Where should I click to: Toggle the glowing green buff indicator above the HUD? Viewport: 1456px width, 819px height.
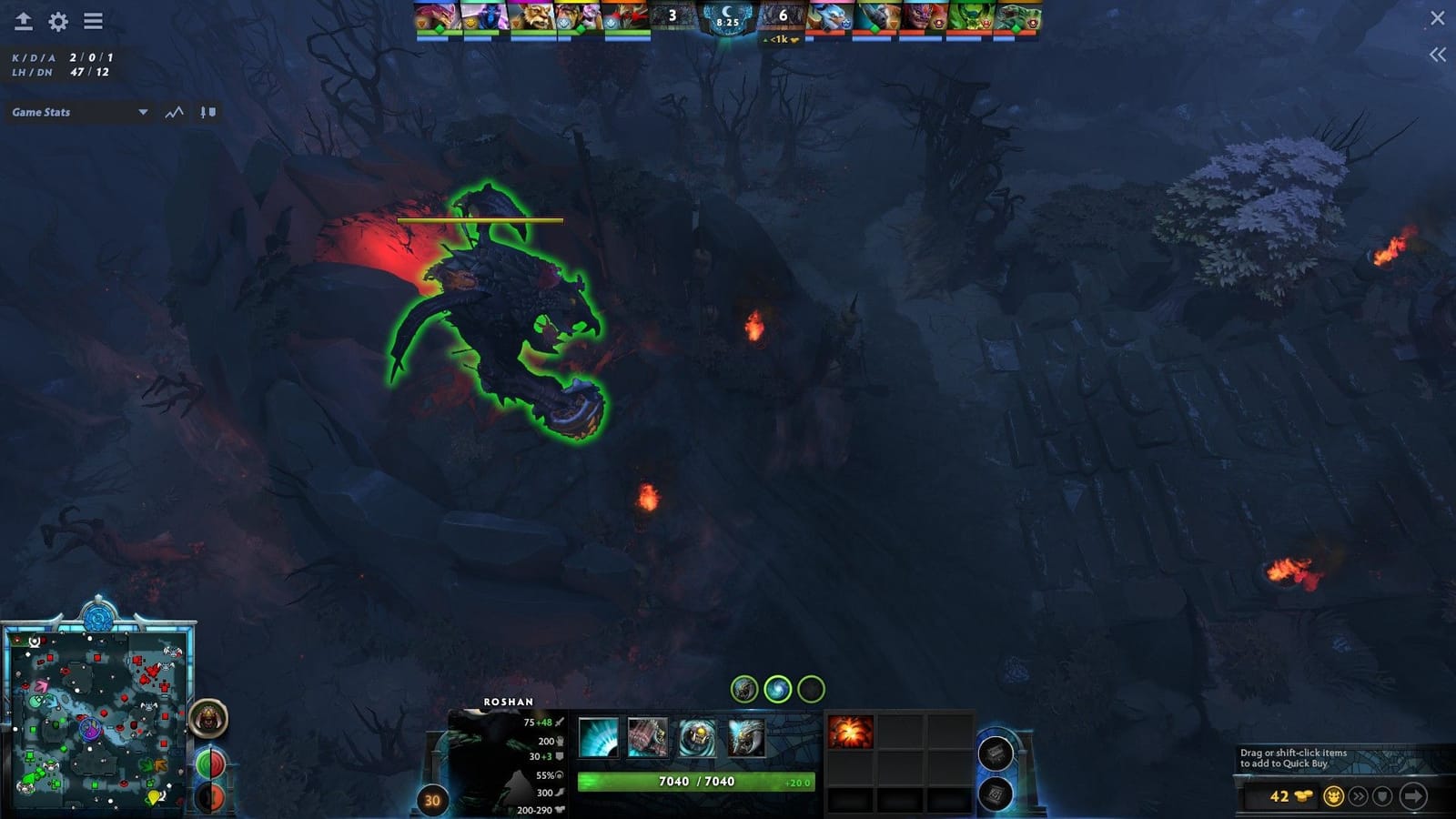pyautogui.click(x=779, y=689)
